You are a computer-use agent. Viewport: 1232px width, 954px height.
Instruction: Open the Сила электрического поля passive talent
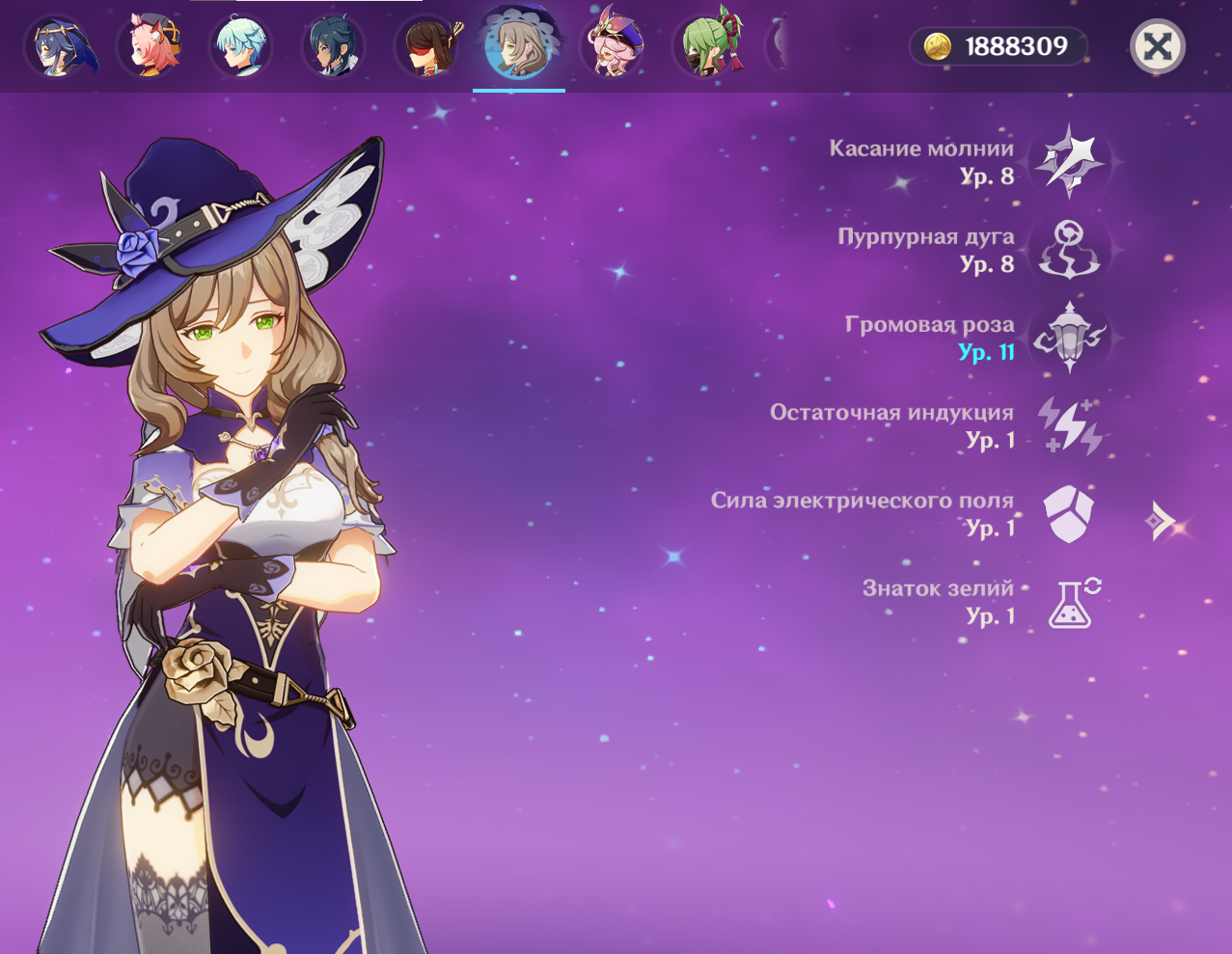1069,513
